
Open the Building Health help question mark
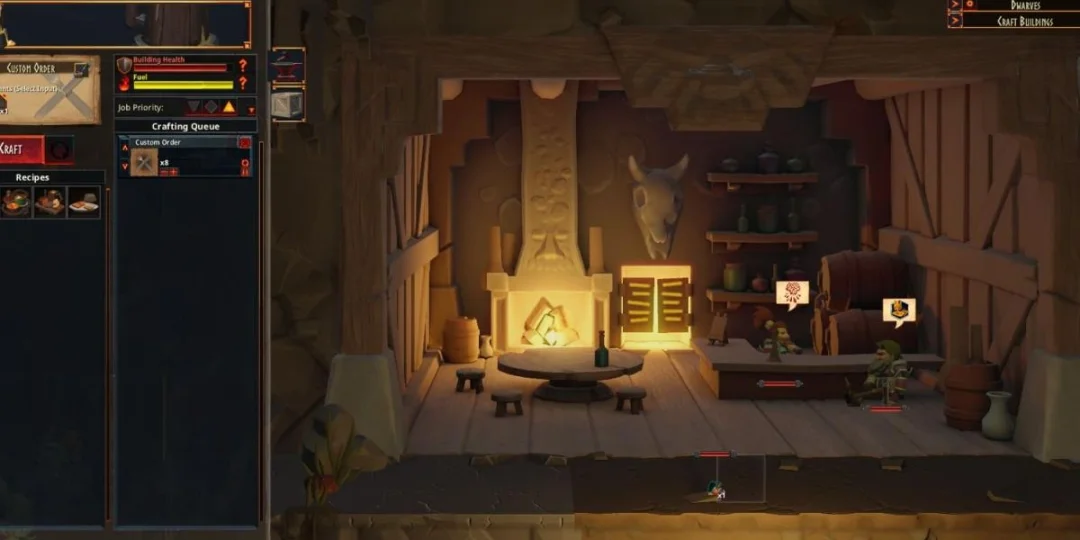242,65
